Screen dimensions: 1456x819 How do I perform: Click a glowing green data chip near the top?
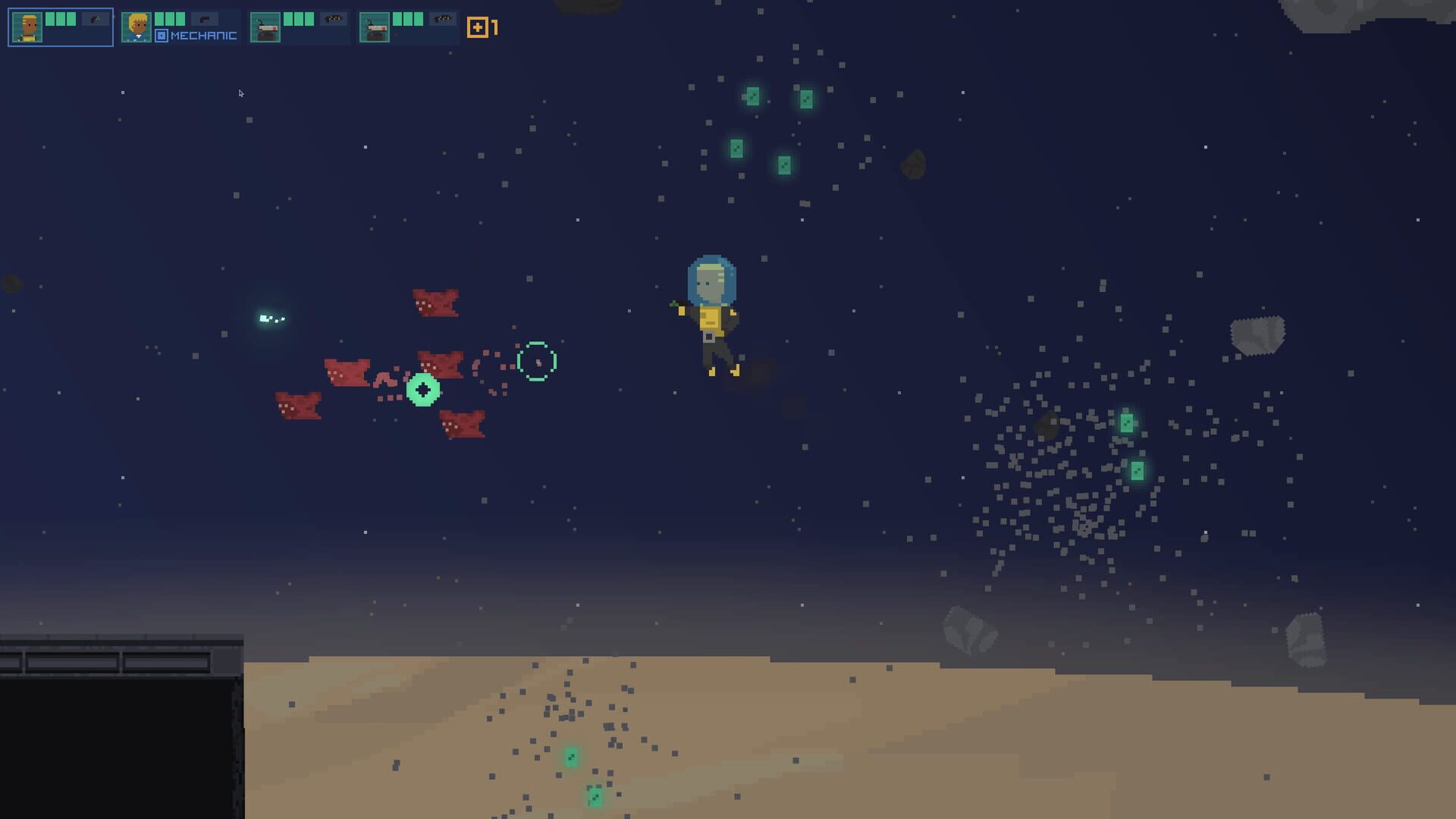coord(752,96)
